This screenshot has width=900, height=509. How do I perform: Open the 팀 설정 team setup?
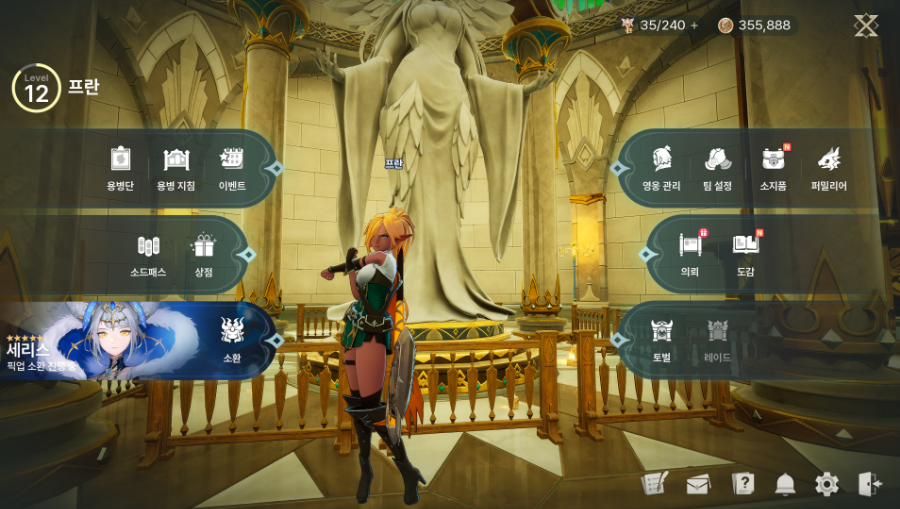[718, 167]
